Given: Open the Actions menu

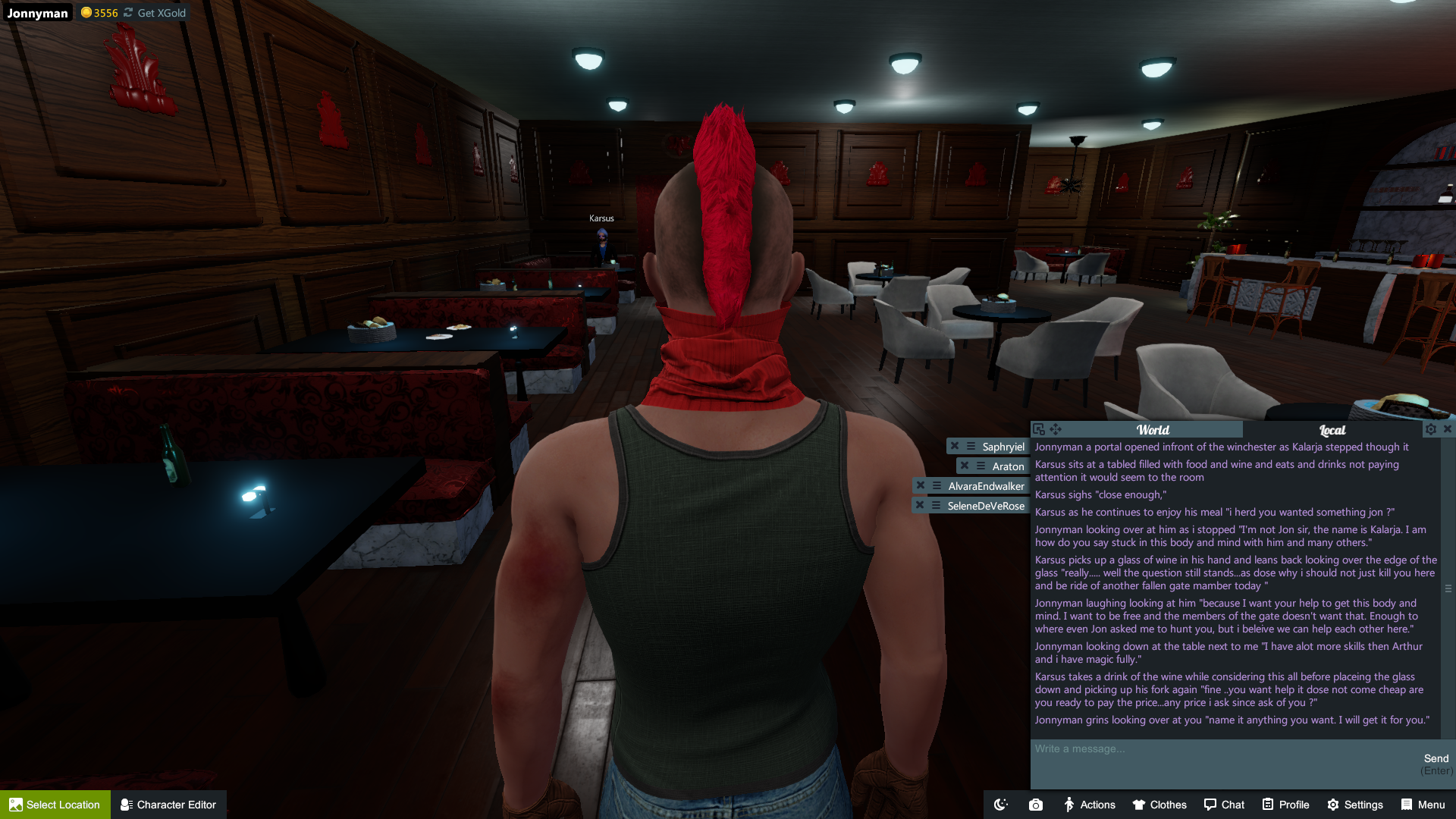Looking at the screenshot, I should [1089, 805].
